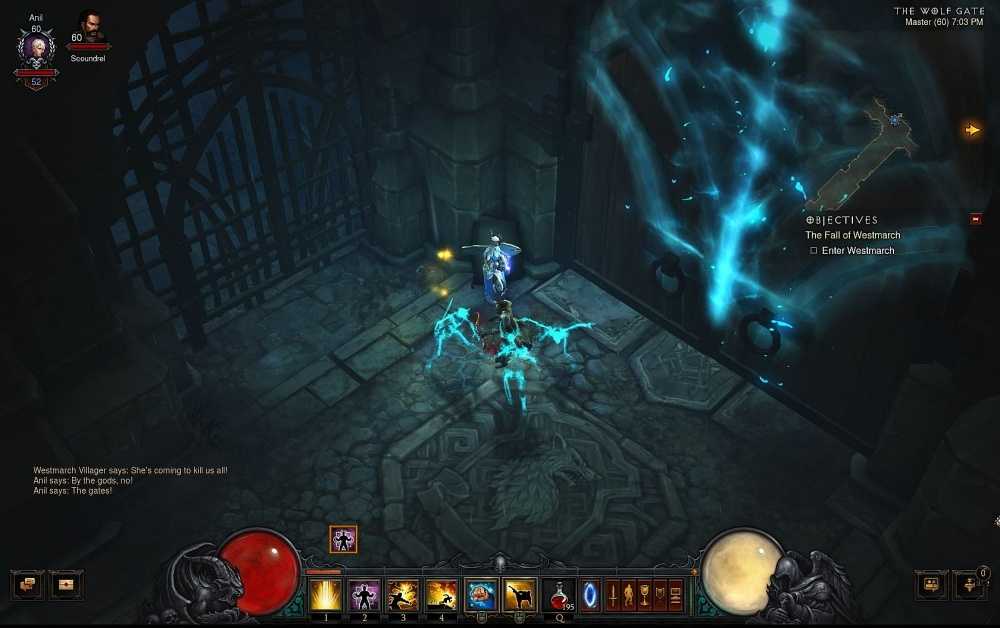The height and width of the screenshot is (628, 1000).
Task: Click the purple buff icon above the skill bar
Action: pyautogui.click(x=343, y=540)
